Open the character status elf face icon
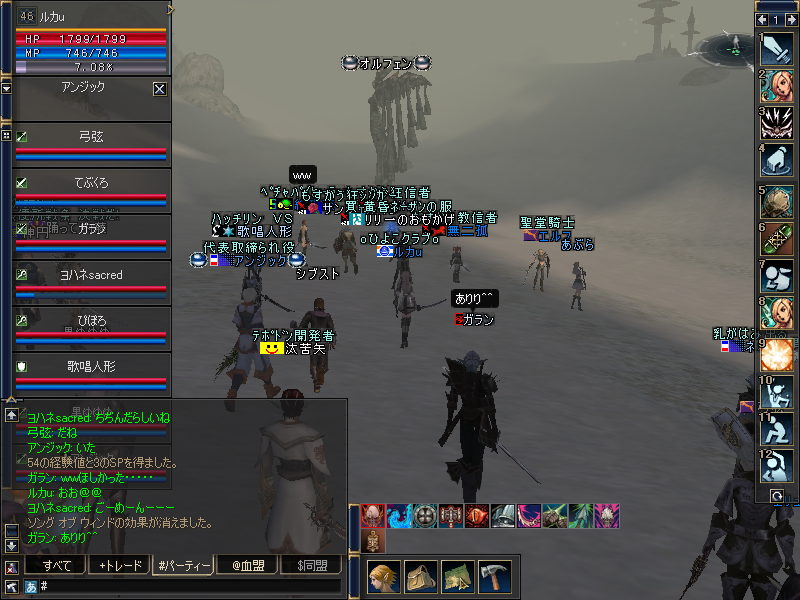 384,577
